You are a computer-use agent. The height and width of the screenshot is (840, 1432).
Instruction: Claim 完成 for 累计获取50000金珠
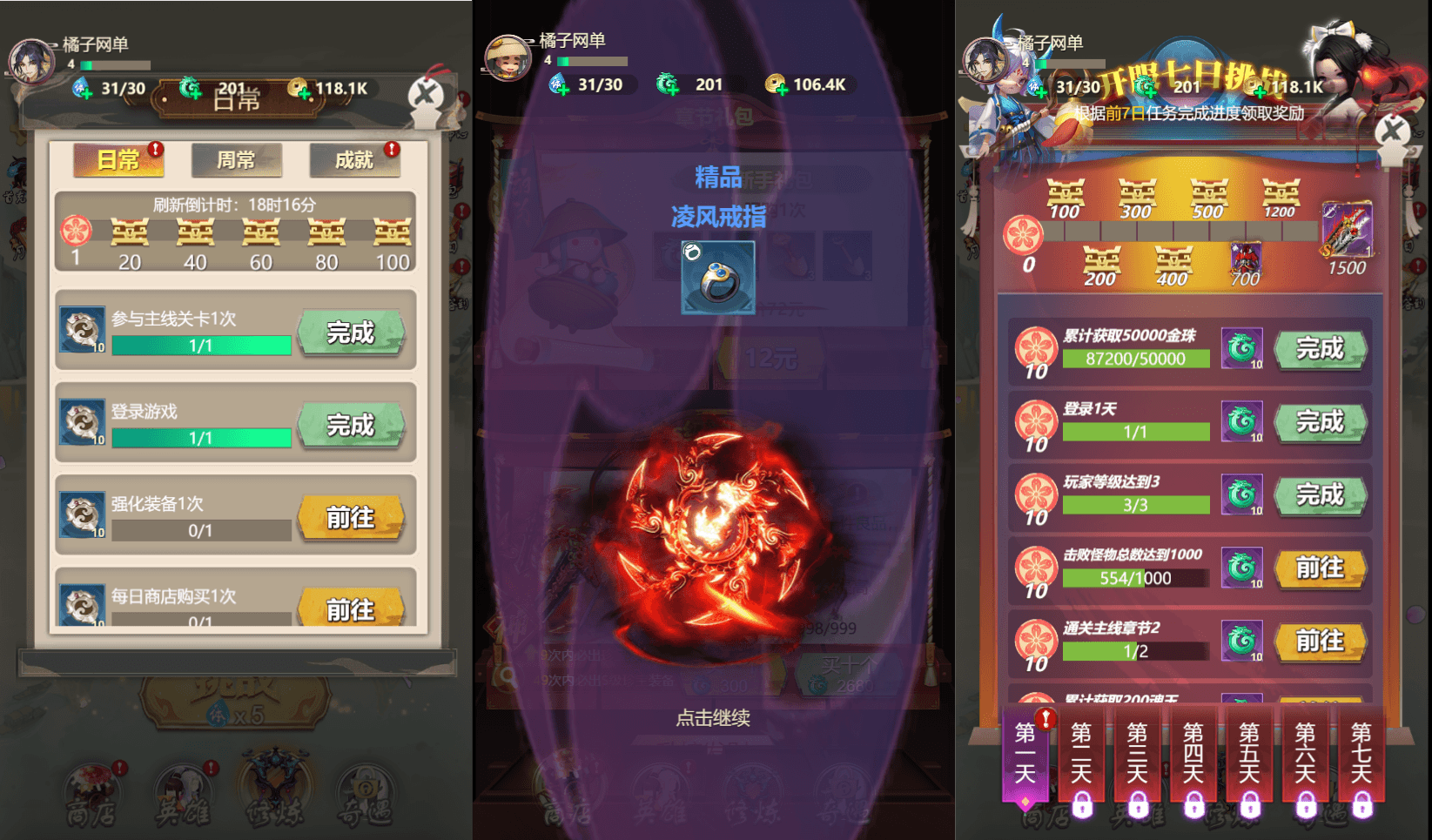point(1321,348)
